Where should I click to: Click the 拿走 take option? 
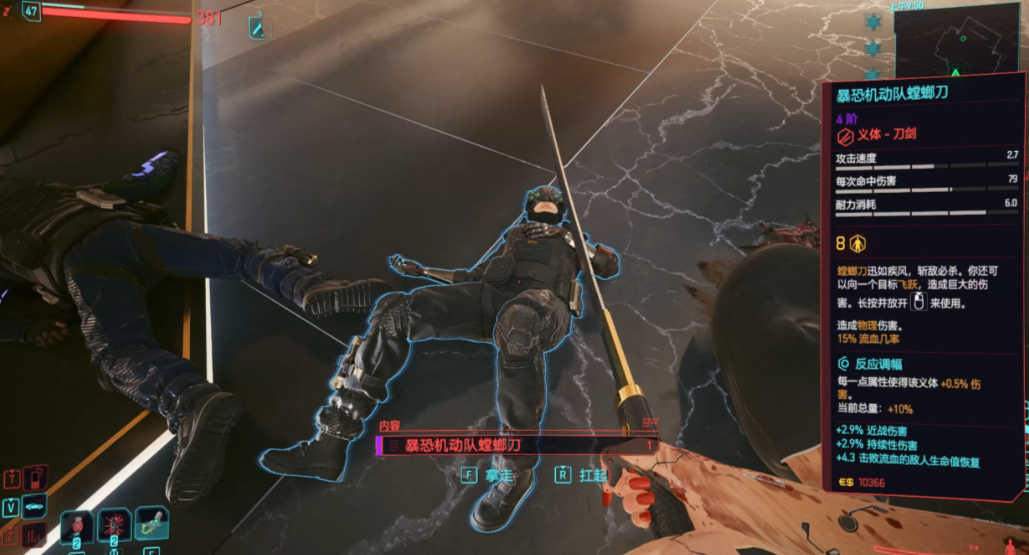[488, 475]
